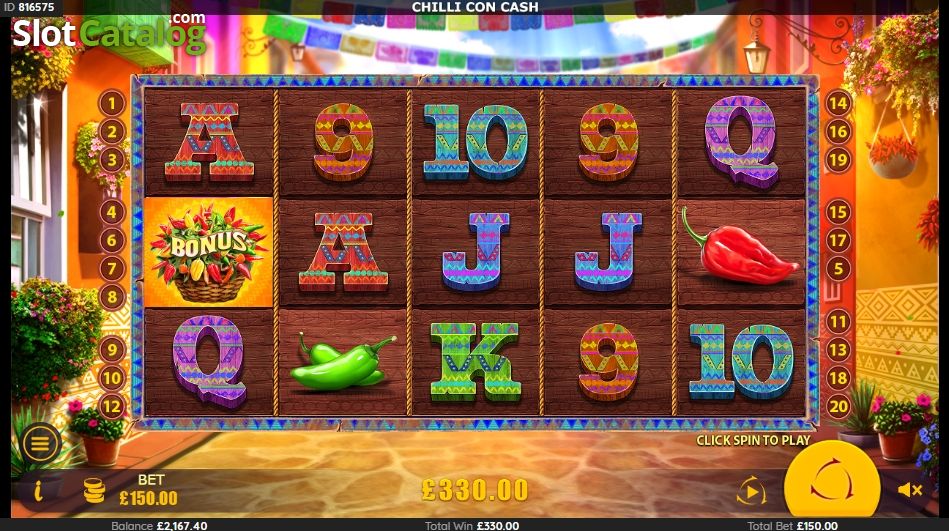This screenshot has width=949, height=531.
Task: Select payline number 14 marker
Action: 837,102
